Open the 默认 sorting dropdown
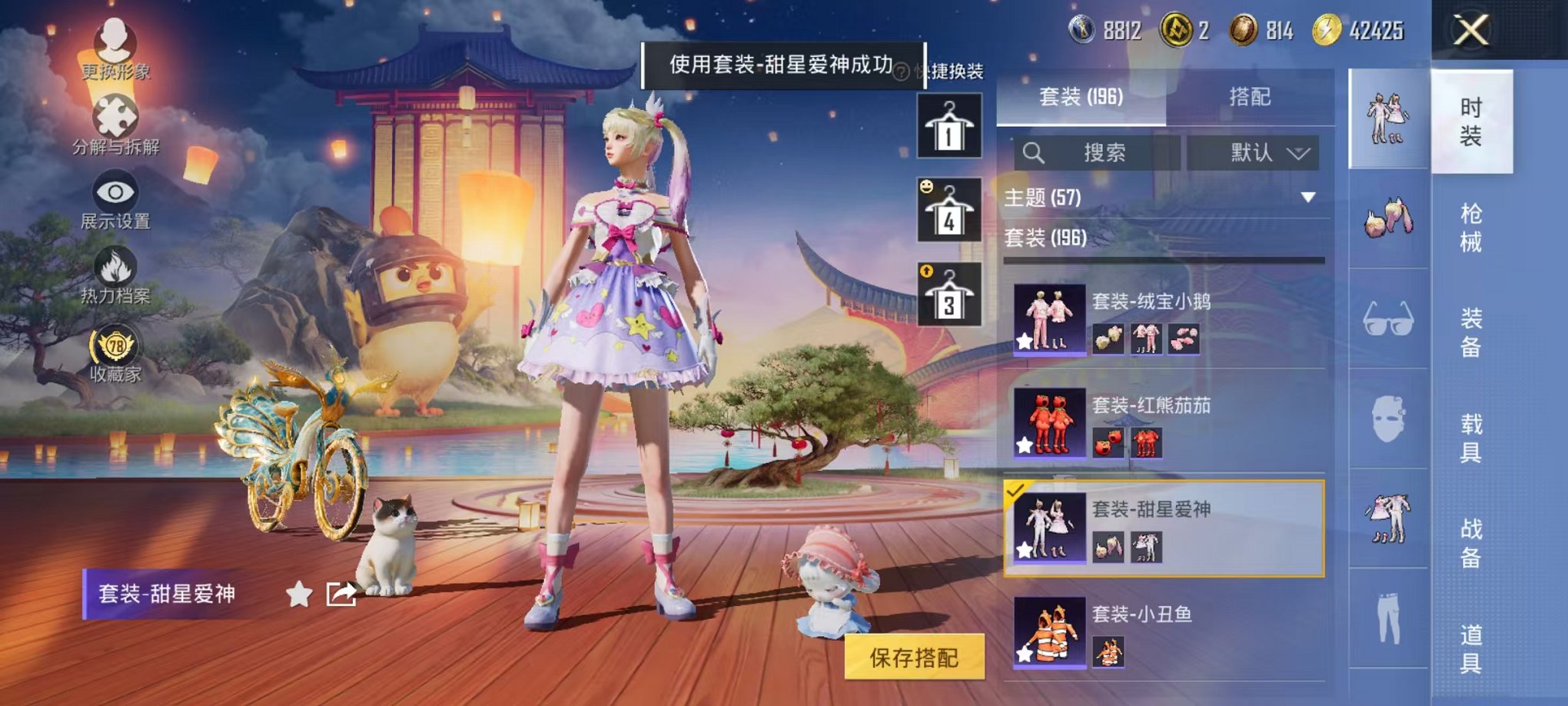This screenshot has width=1568, height=706. click(1253, 152)
